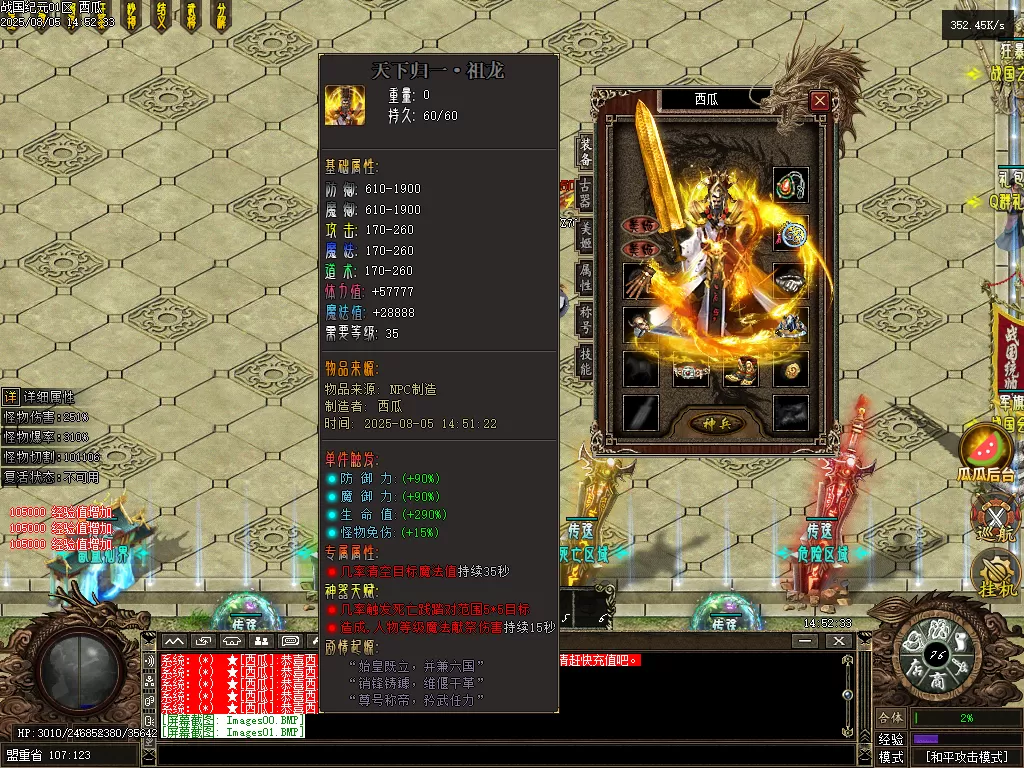The height and width of the screenshot is (768, 1024).
Task: Change the 和平攻击模式 attack mode
Action: (965, 757)
